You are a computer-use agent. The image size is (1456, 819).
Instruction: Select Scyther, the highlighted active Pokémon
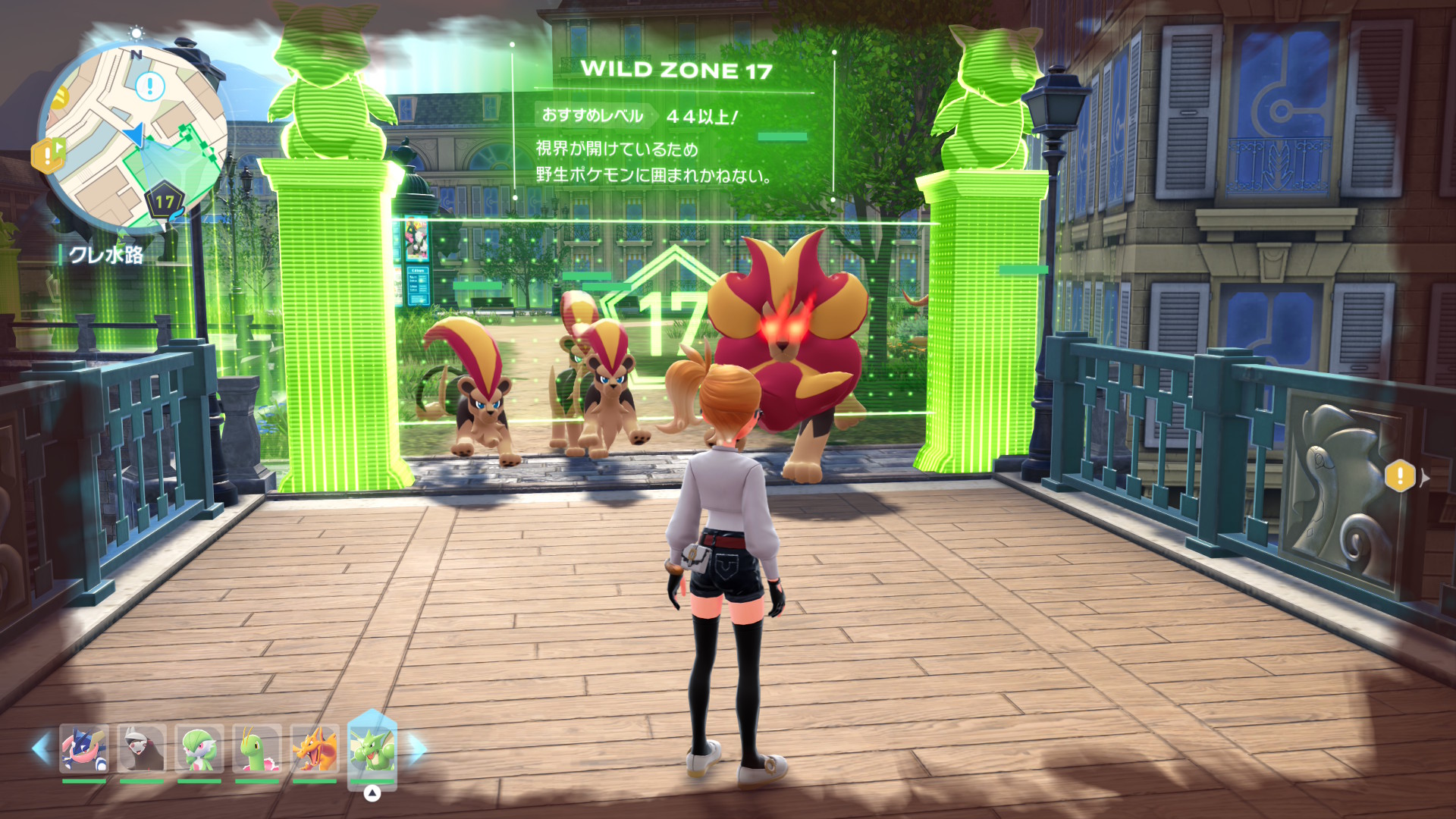pyautogui.click(x=372, y=747)
